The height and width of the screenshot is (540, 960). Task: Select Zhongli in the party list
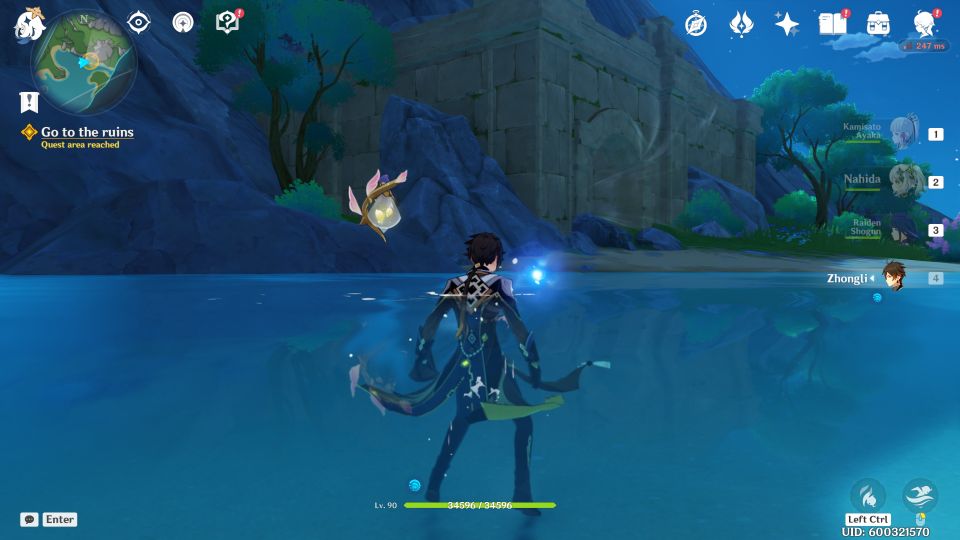click(893, 278)
